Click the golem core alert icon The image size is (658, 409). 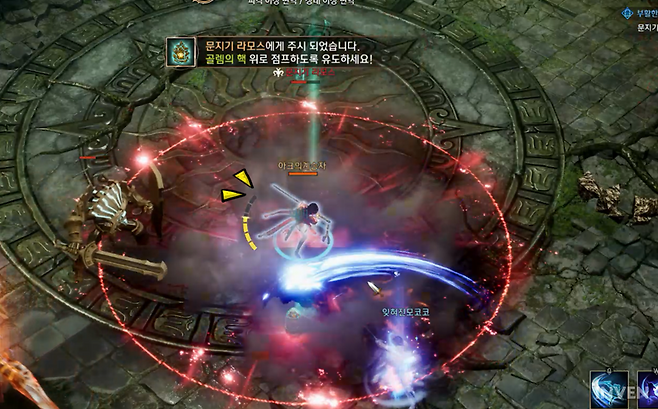(180, 52)
